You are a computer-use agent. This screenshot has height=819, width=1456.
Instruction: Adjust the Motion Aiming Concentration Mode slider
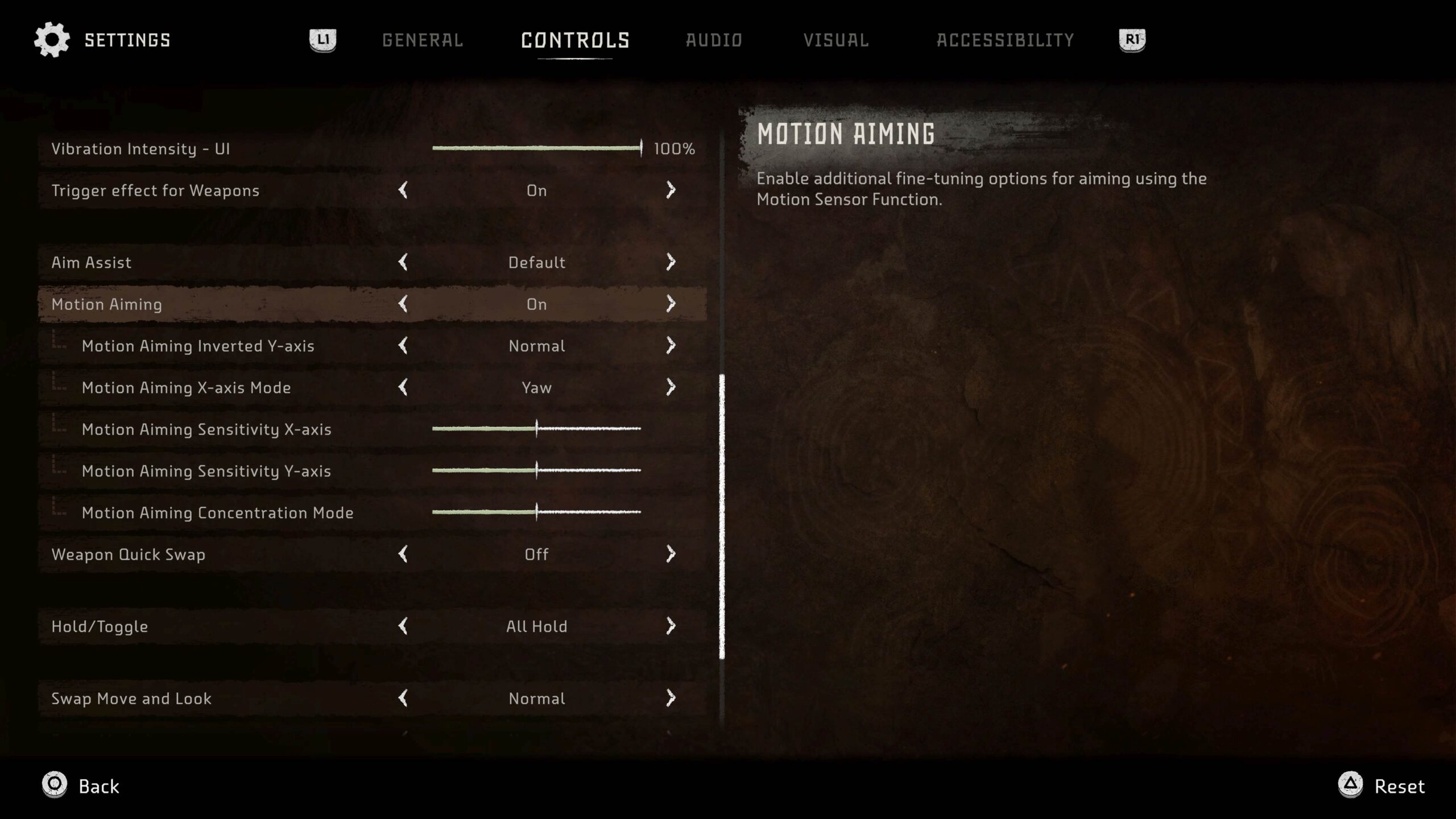pos(536,512)
